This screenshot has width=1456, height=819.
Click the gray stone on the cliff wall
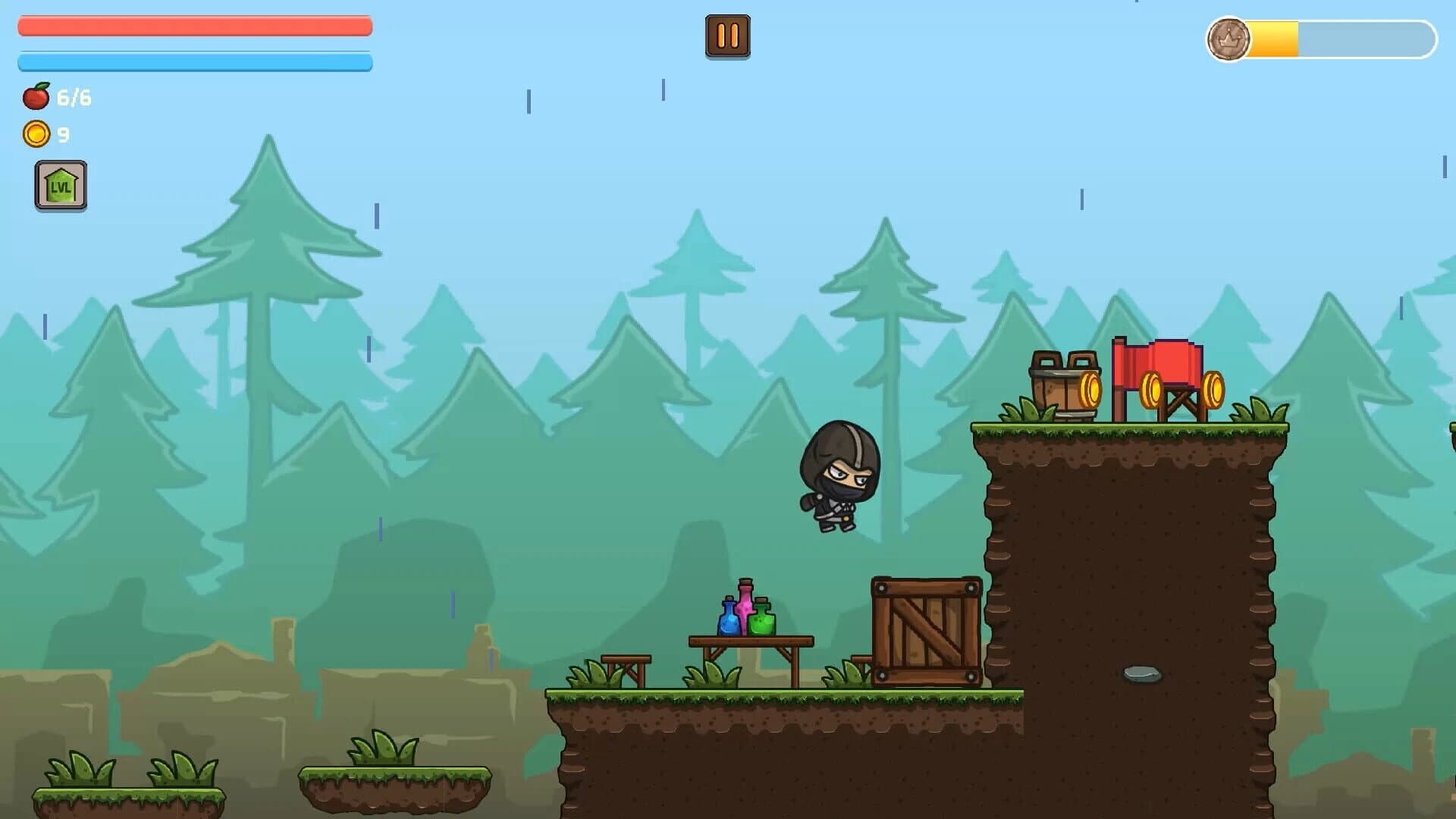click(x=1143, y=672)
